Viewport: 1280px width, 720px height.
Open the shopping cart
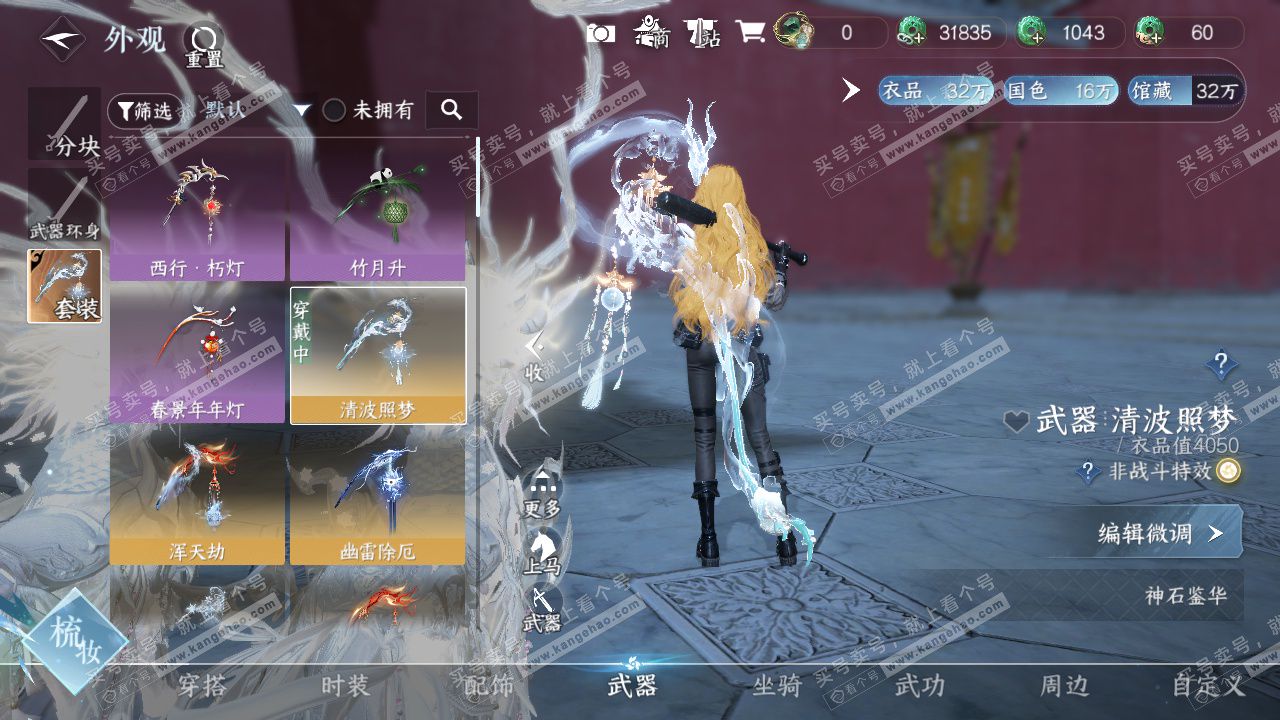pyautogui.click(x=750, y=33)
